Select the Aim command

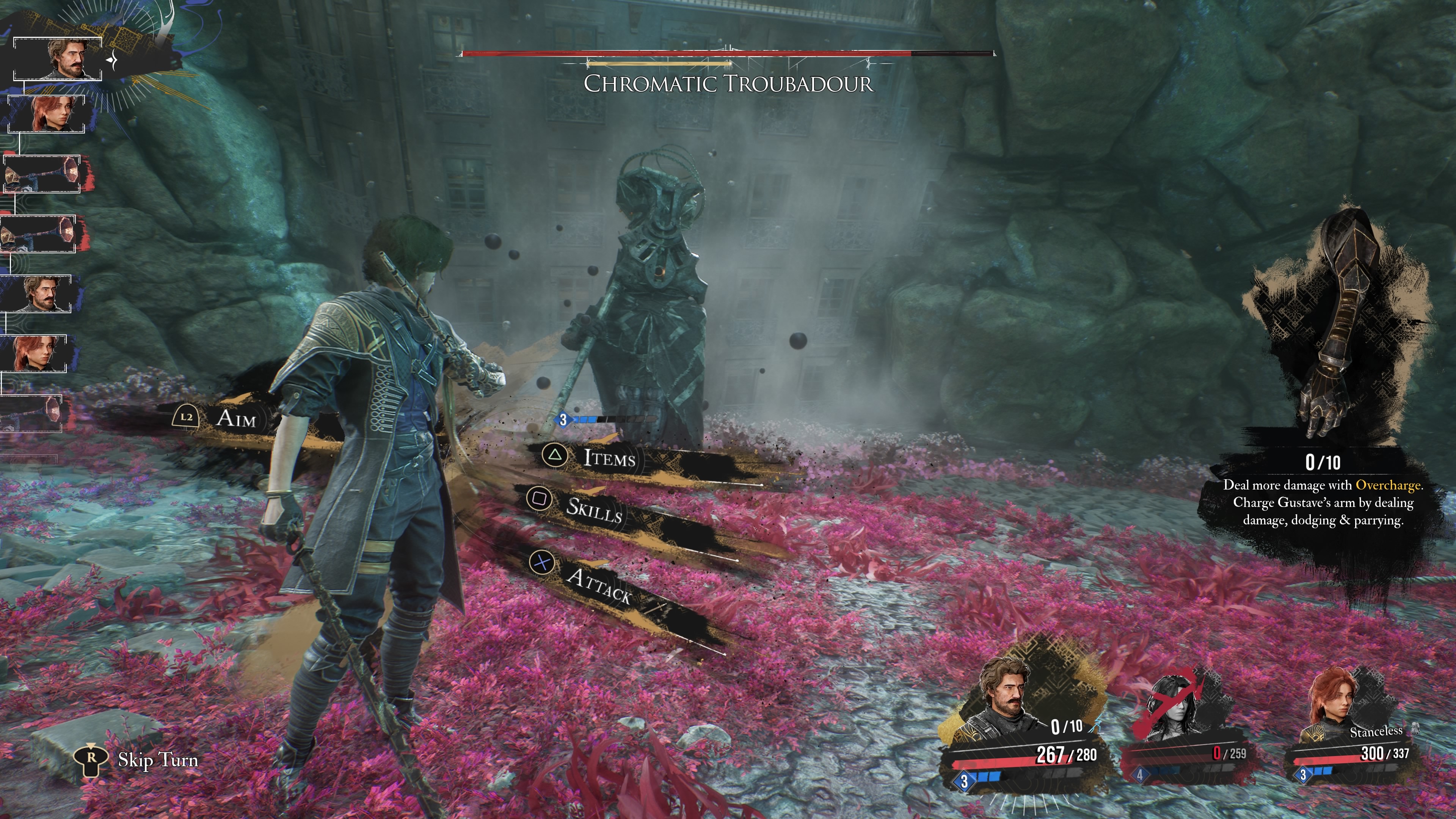click(x=235, y=418)
